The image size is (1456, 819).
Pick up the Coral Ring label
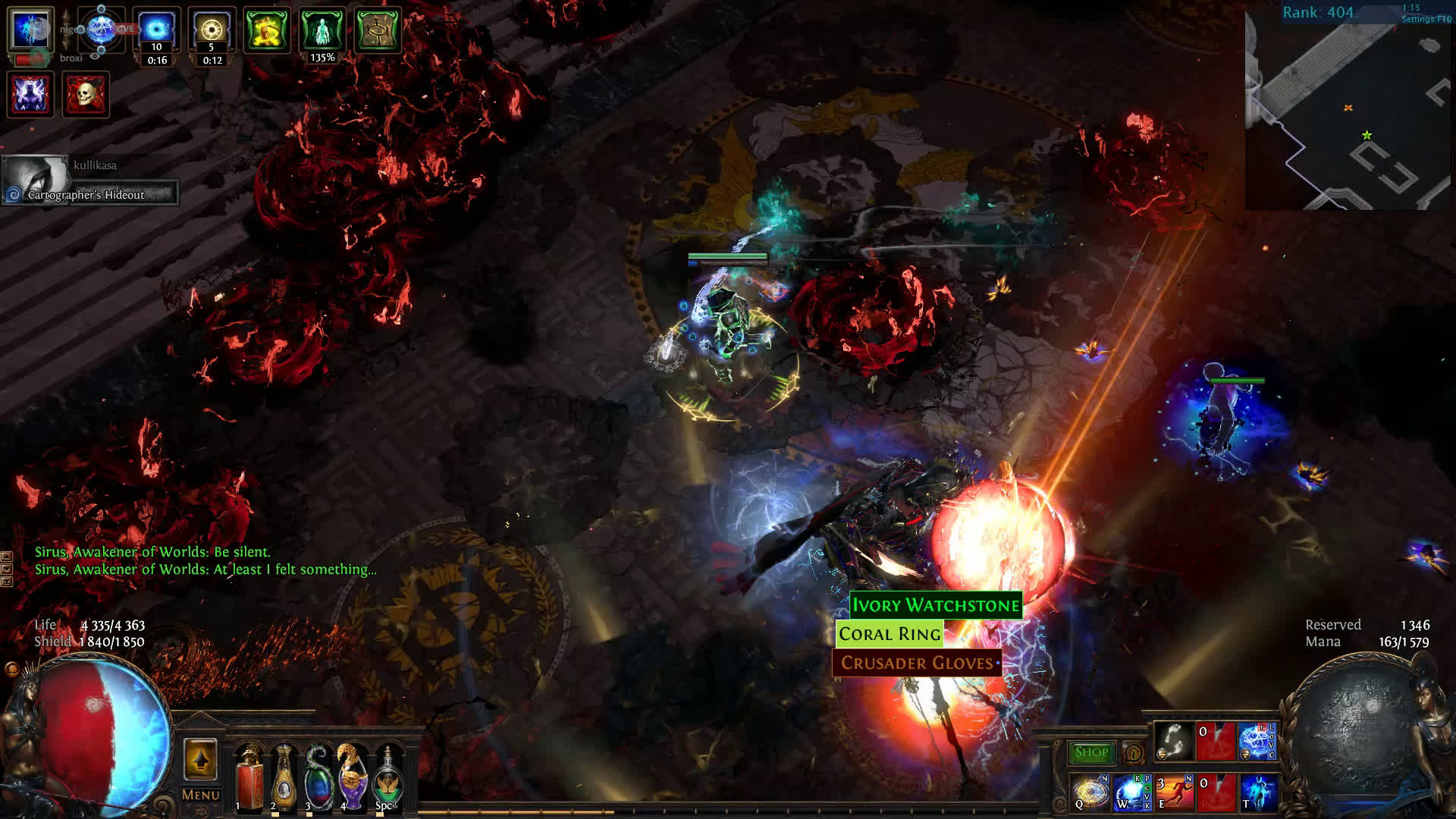click(x=890, y=634)
